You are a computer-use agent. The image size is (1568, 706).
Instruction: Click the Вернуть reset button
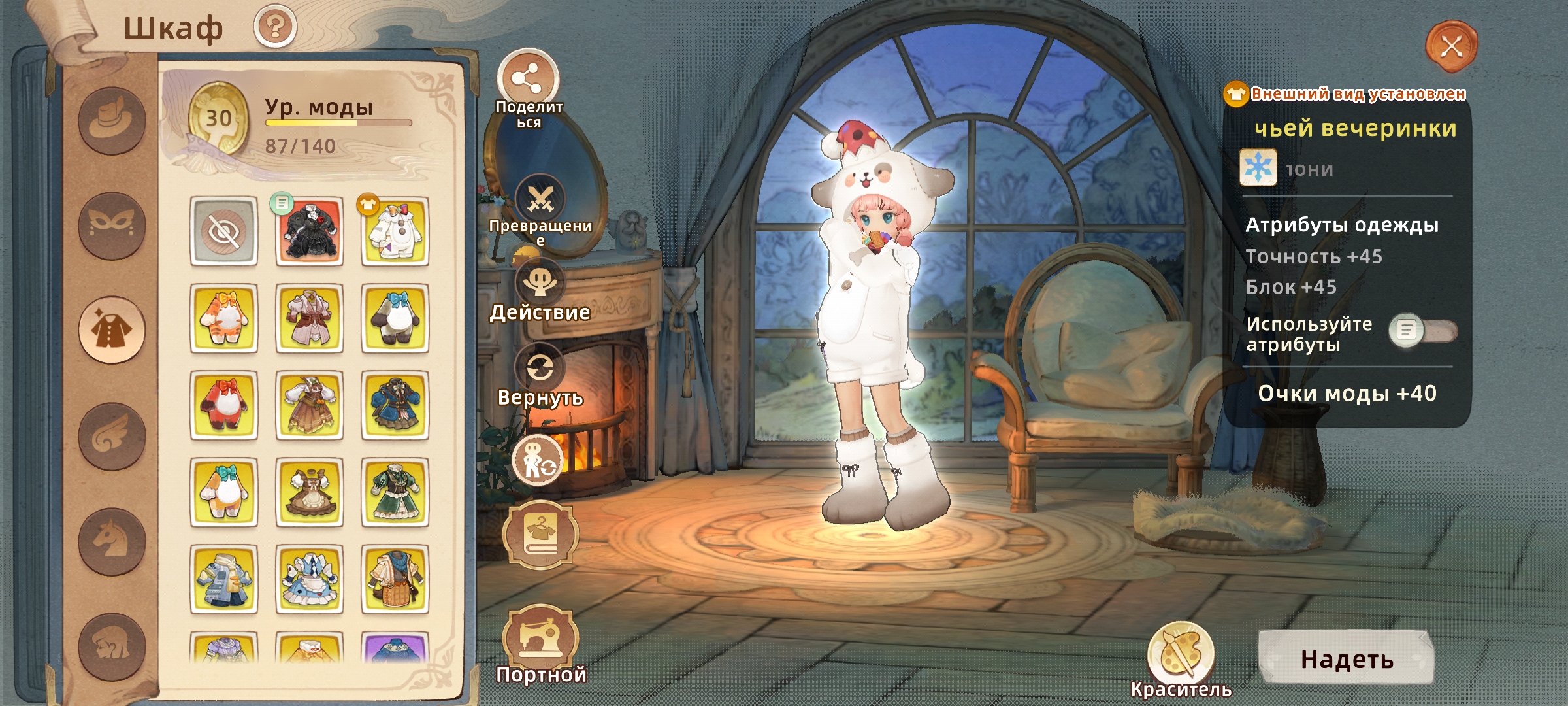tap(540, 368)
